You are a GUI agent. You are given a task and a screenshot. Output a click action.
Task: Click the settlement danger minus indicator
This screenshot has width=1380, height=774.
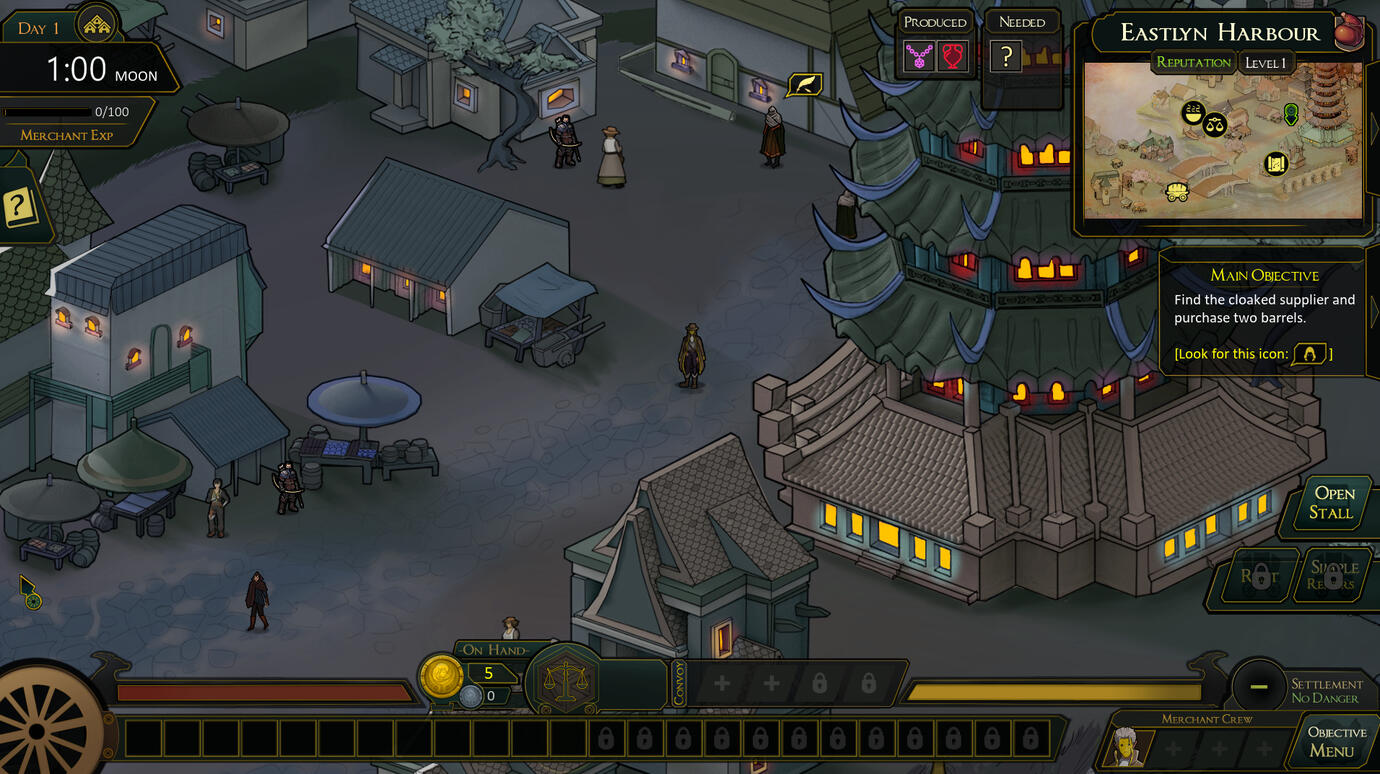tap(1258, 686)
